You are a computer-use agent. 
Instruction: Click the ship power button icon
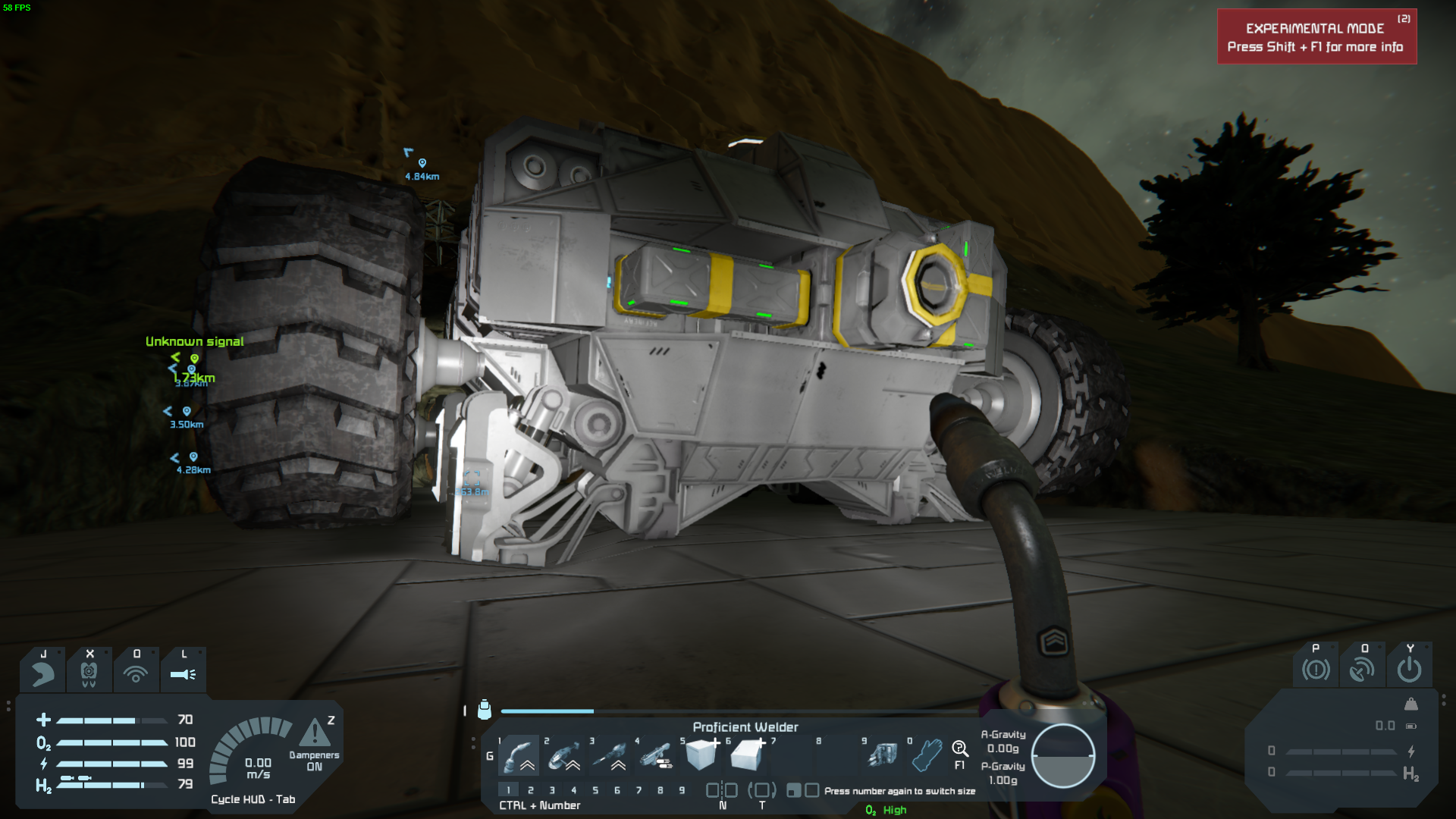[x=1409, y=670]
